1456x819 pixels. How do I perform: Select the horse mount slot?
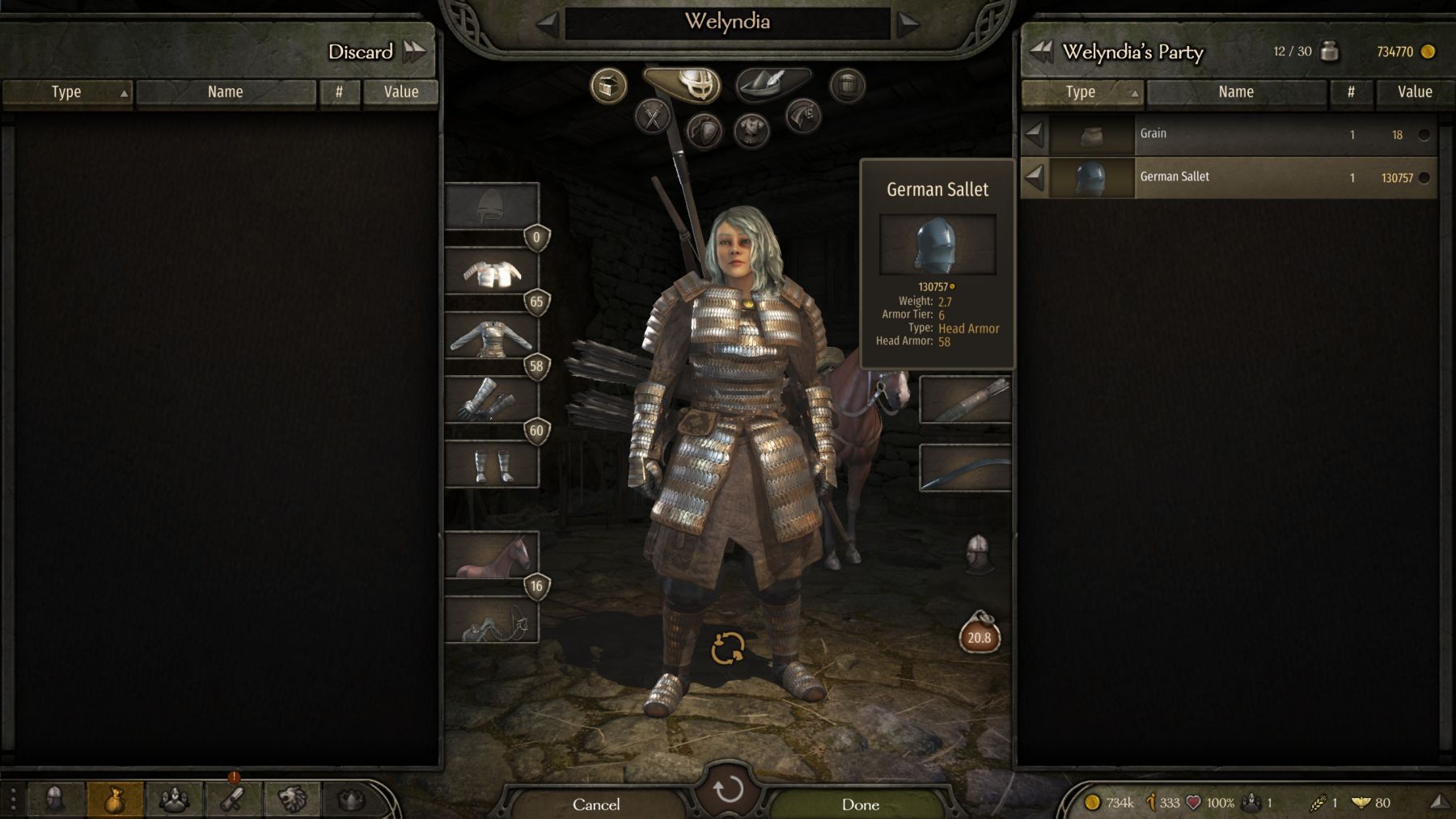[492, 555]
